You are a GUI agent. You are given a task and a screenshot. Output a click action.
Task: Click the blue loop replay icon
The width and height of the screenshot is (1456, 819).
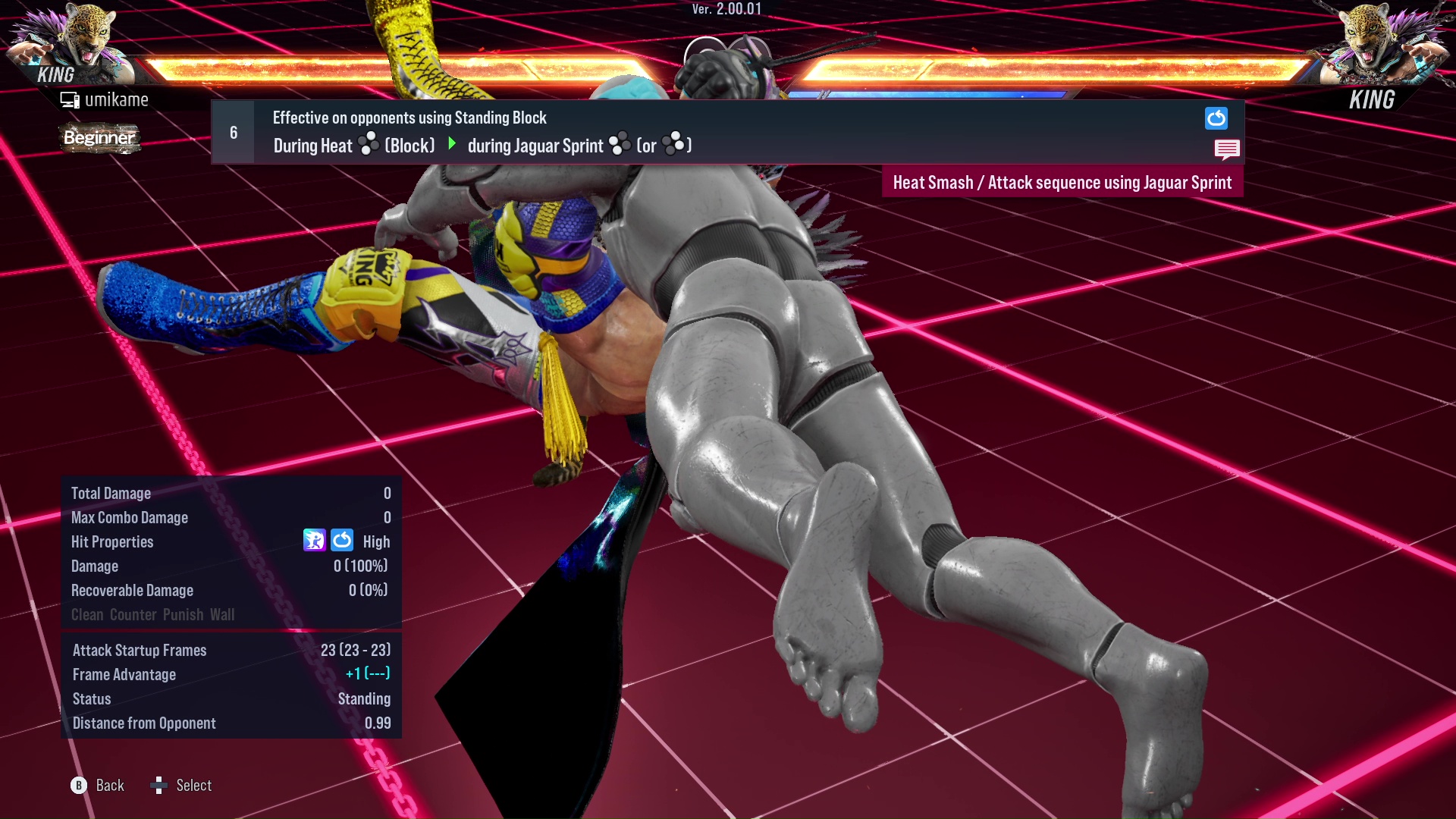point(1216,118)
